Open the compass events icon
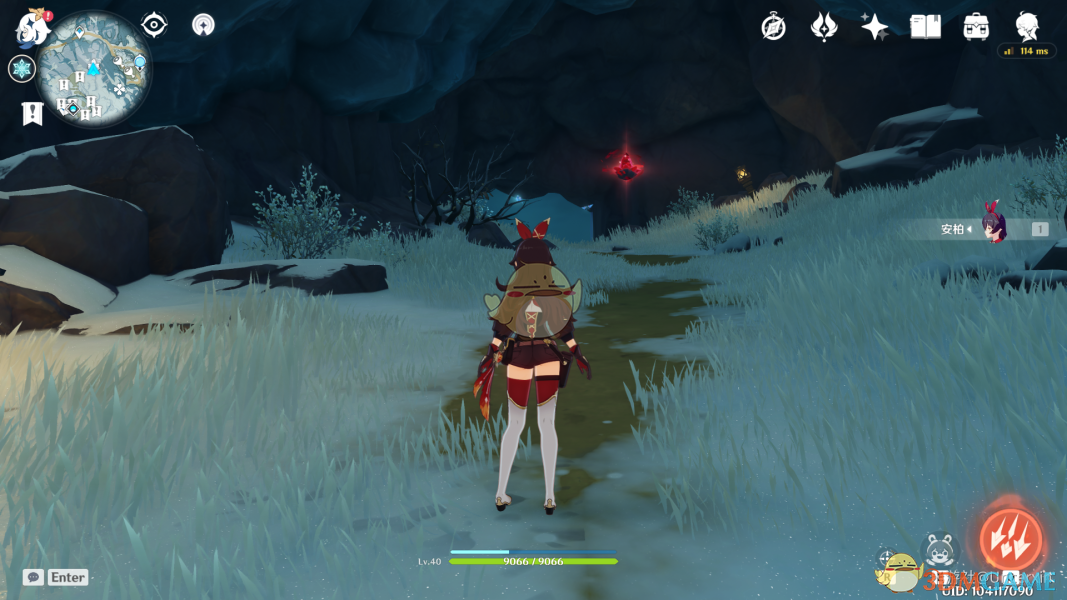This screenshot has width=1067, height=600. [x=773, y=27]
